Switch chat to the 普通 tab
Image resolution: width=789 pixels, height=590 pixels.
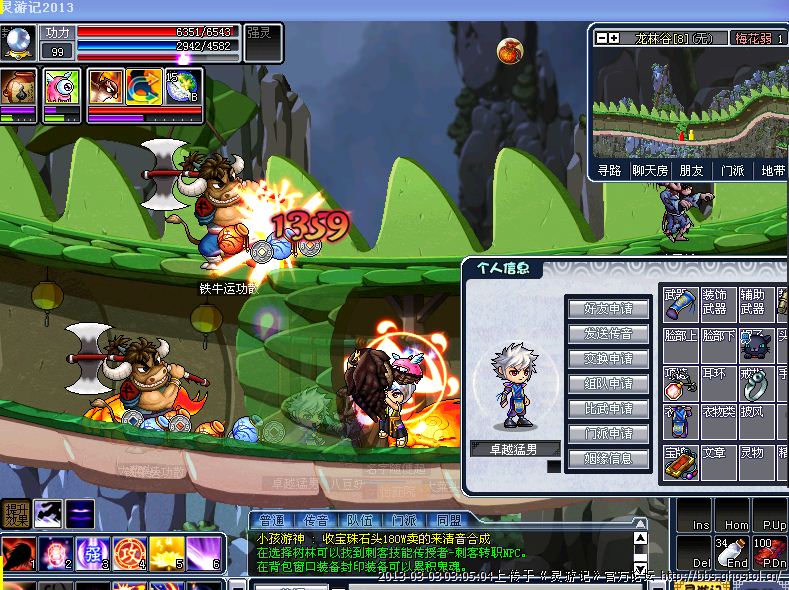click(x=272, y=521)
